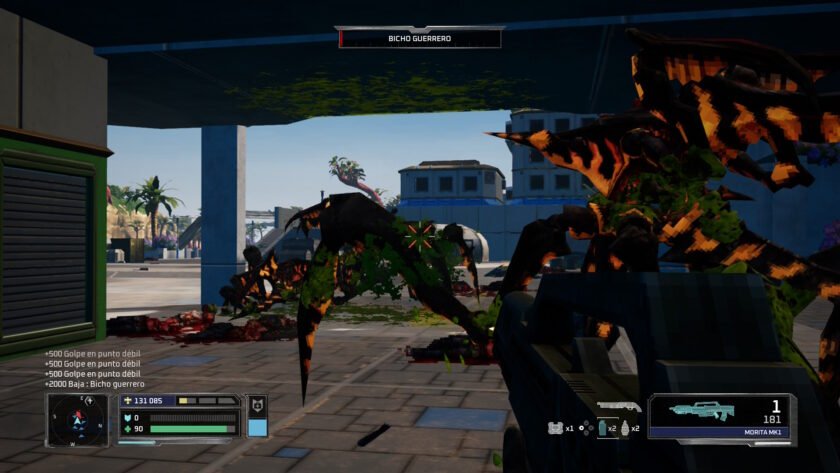Select the ammo box item icon
The image size is (840, 473).
click(555, 428)
